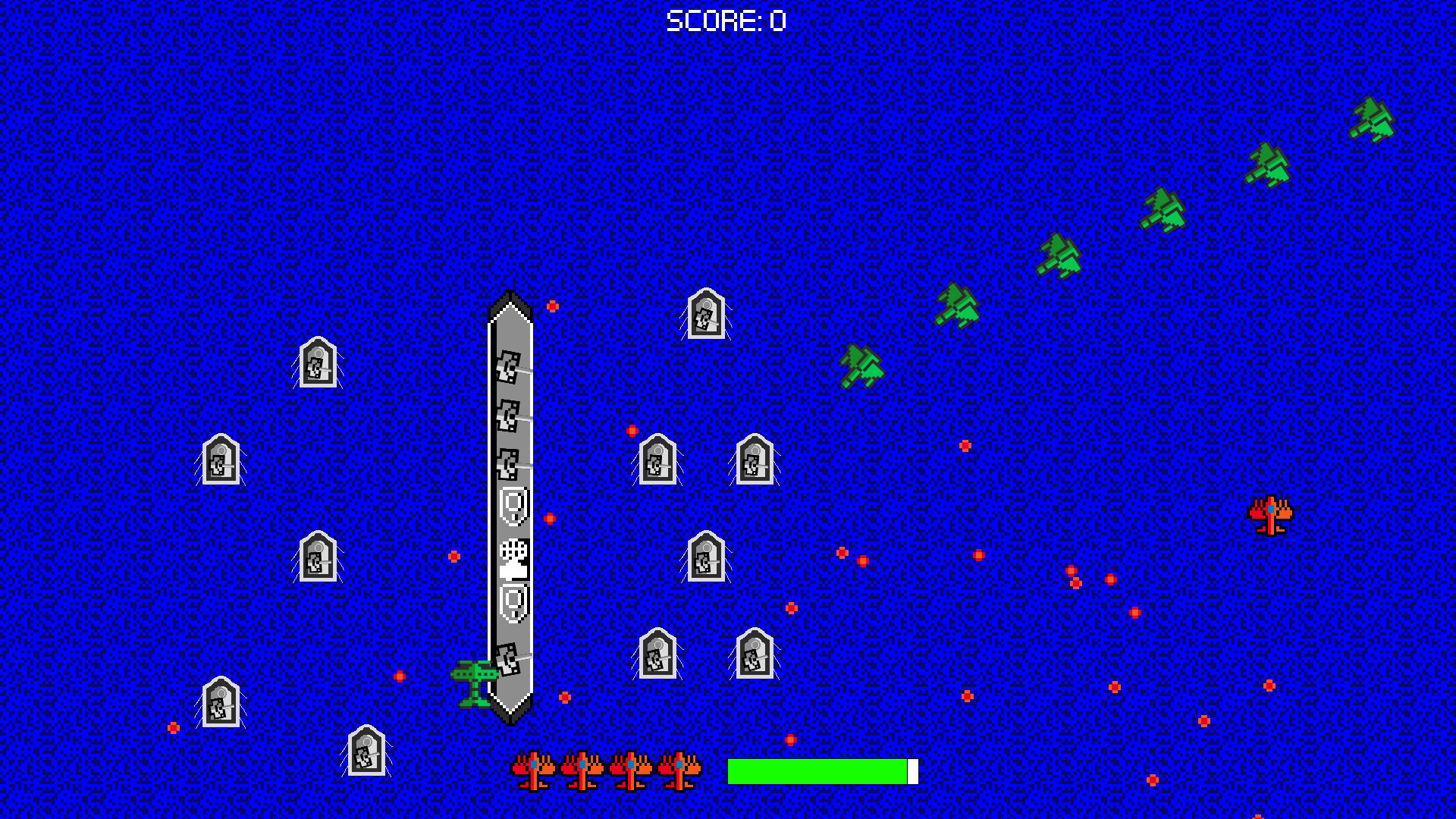This screenshot has height=819, width=1456.
Task: Click the green health bar at the bottom
Action: click(x=815, y=770)
